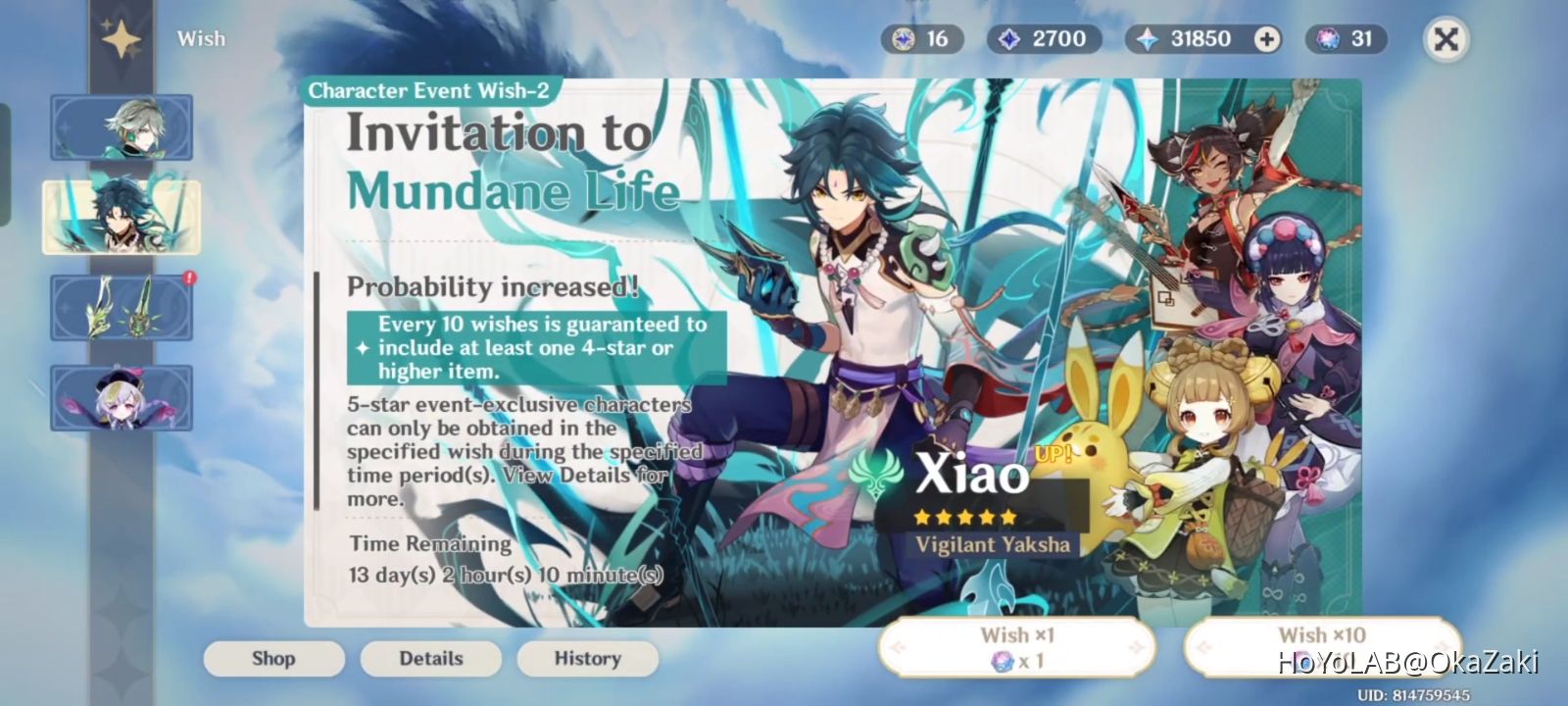Click the Masterless Starglitter counter showing 16
Image resolution: width=1568 pixels, height=706 pixels.
point(921,39)
